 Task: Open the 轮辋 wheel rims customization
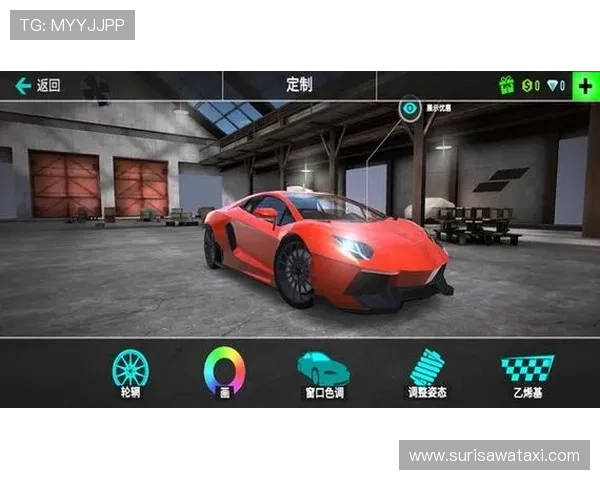point(130,372)
